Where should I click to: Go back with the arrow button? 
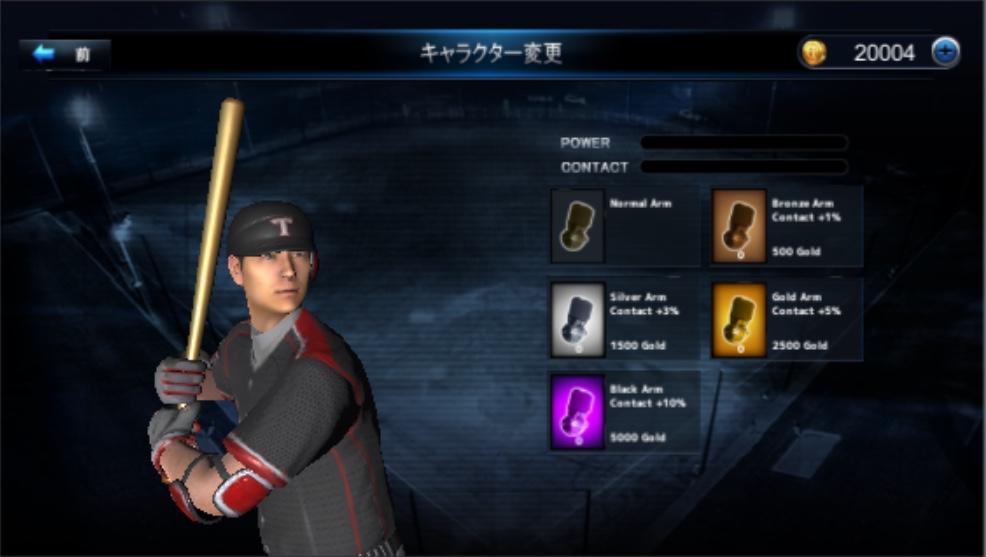pos(62,54)
